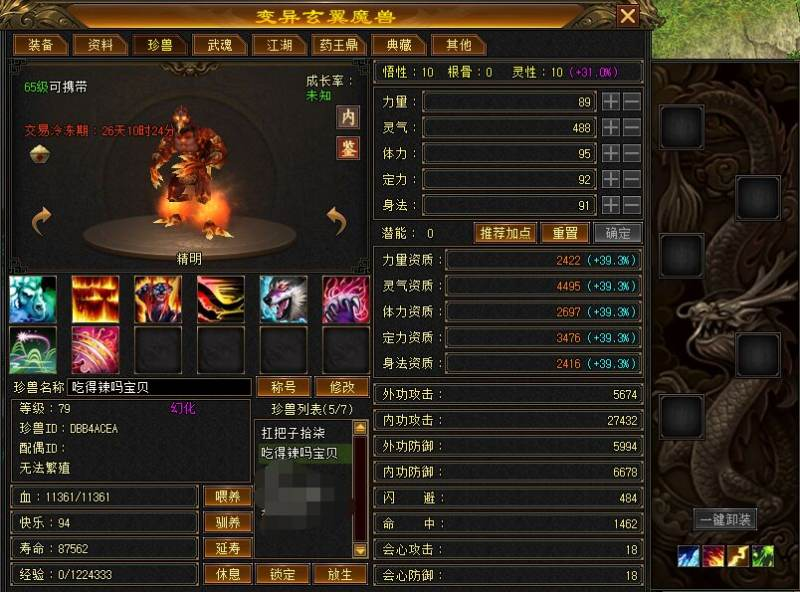Close the pet panel with the X button
This screenshot has height=592, width=800.
(x=627, y=16)
